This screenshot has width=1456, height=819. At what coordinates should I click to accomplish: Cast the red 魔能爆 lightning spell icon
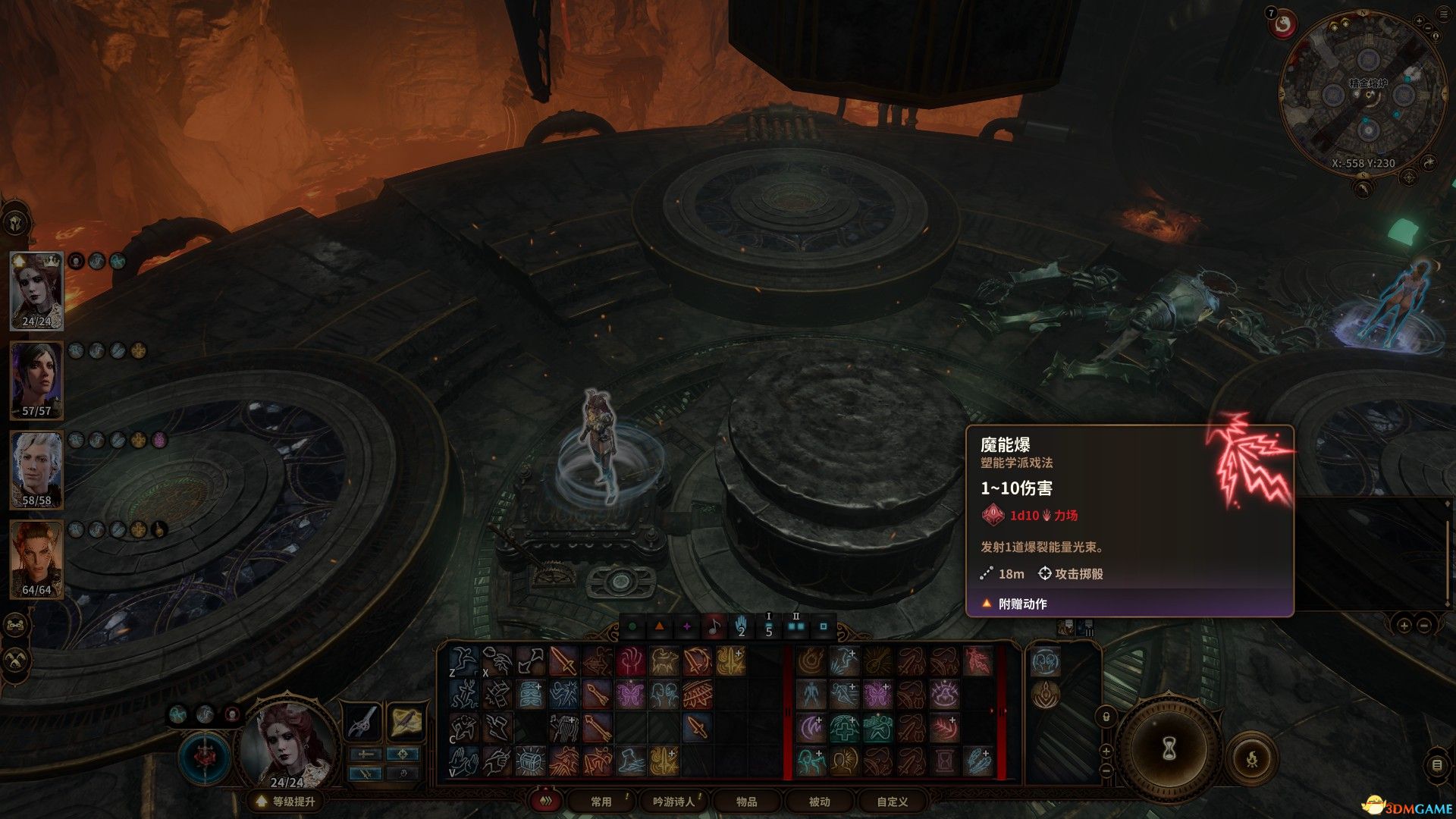coord(977,661)
